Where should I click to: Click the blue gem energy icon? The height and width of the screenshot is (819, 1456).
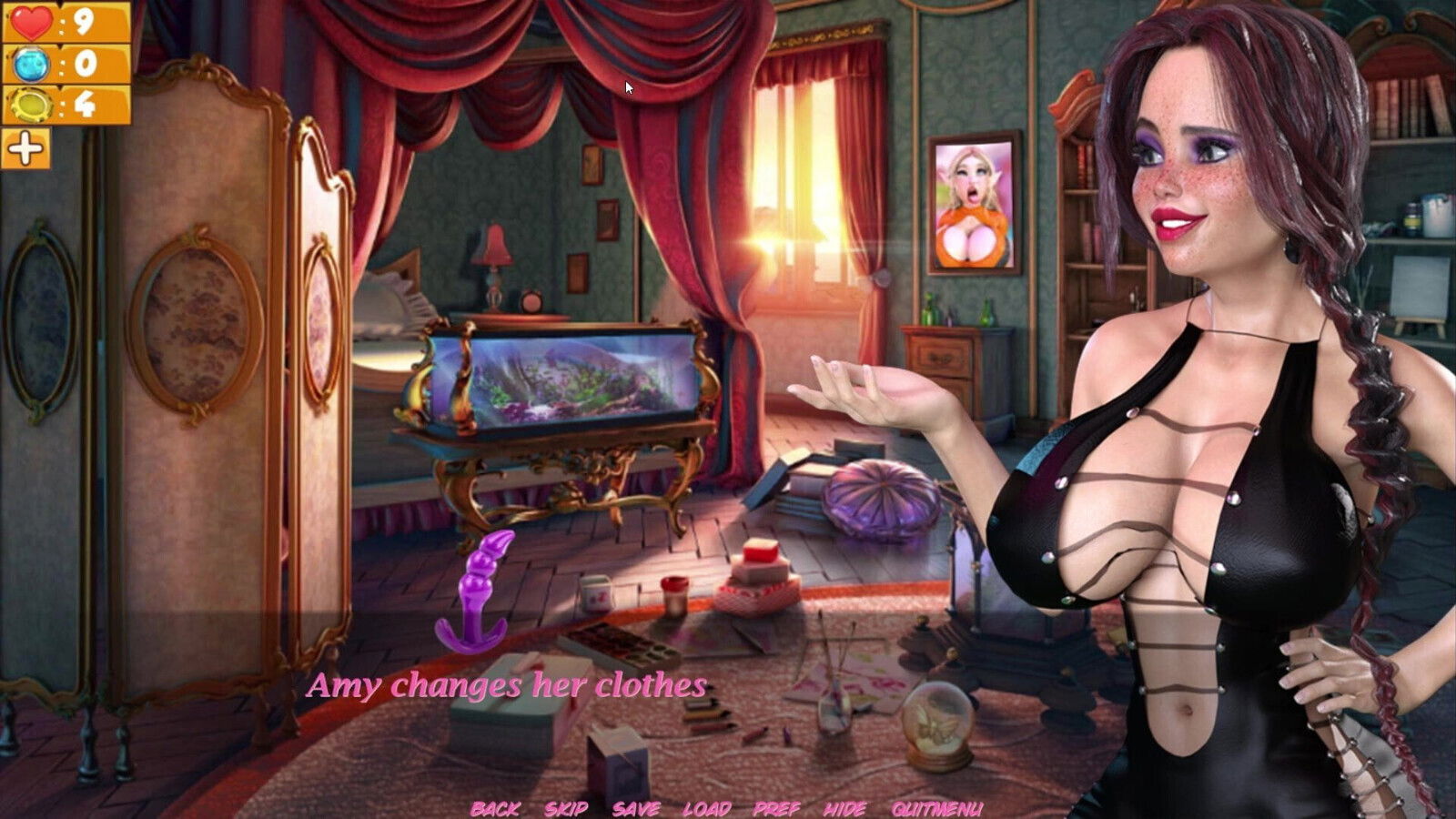30,66
